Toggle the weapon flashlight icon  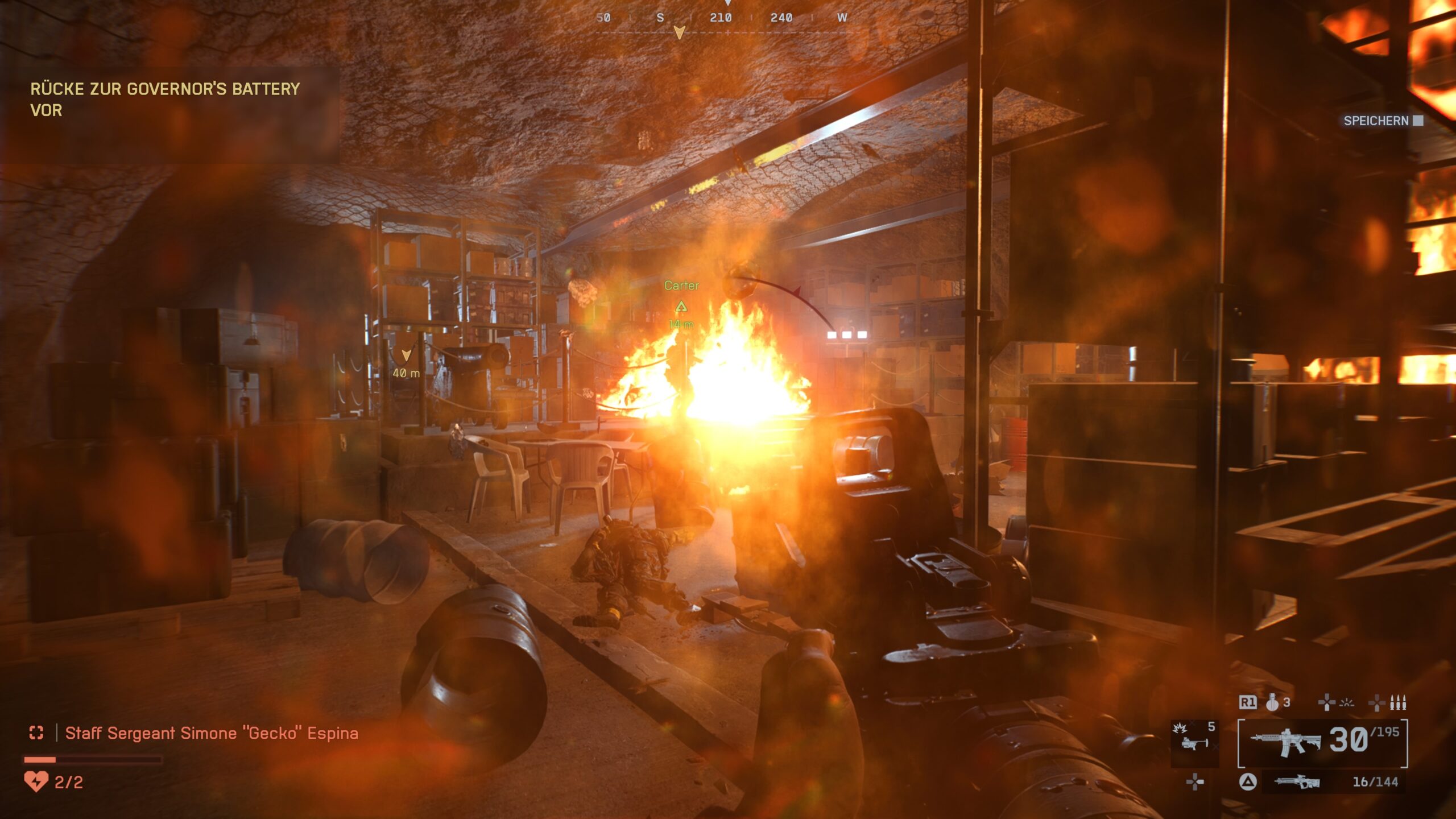tap(1346, 703)
